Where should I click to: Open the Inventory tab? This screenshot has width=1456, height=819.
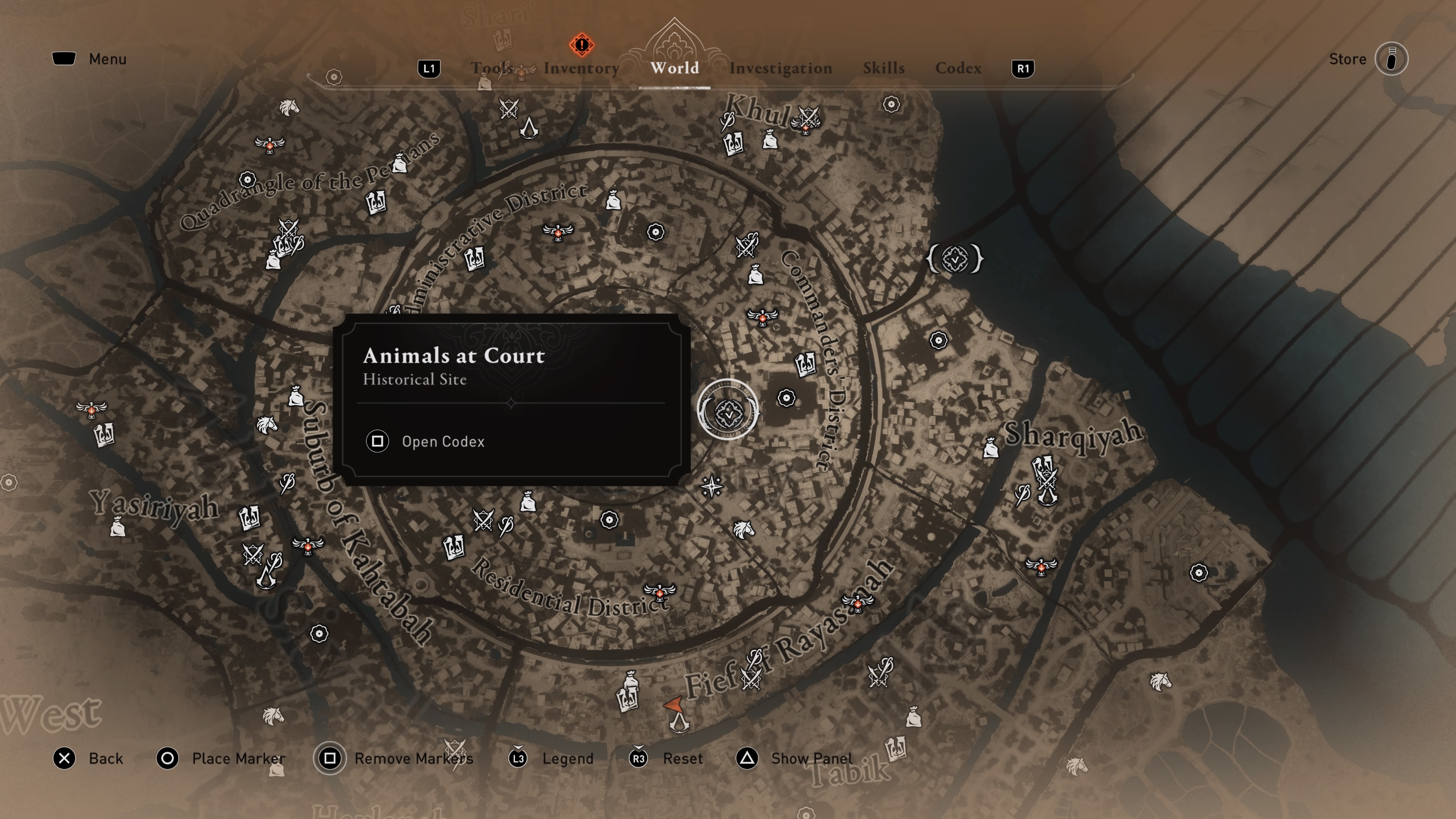pos(581,68)
